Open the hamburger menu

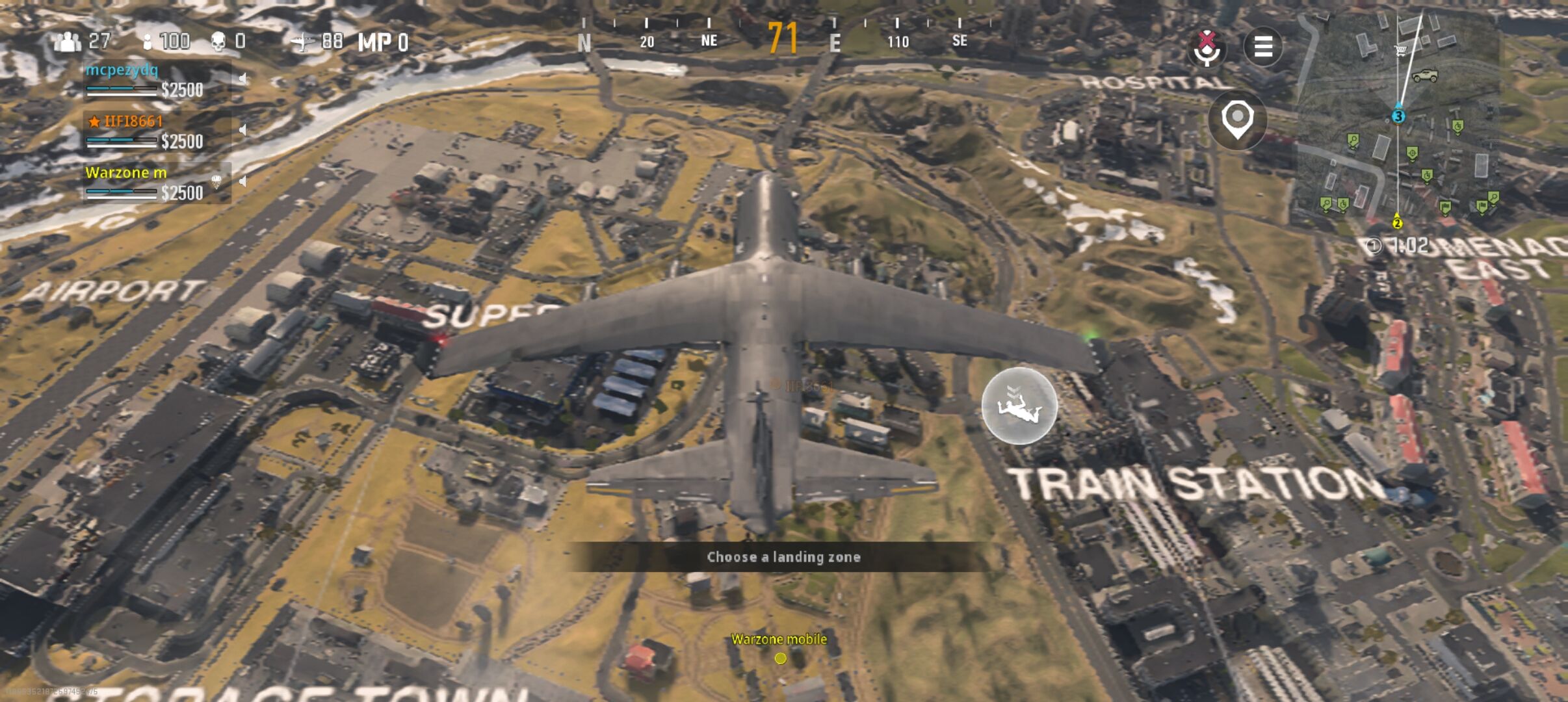tap(1262, 47)
